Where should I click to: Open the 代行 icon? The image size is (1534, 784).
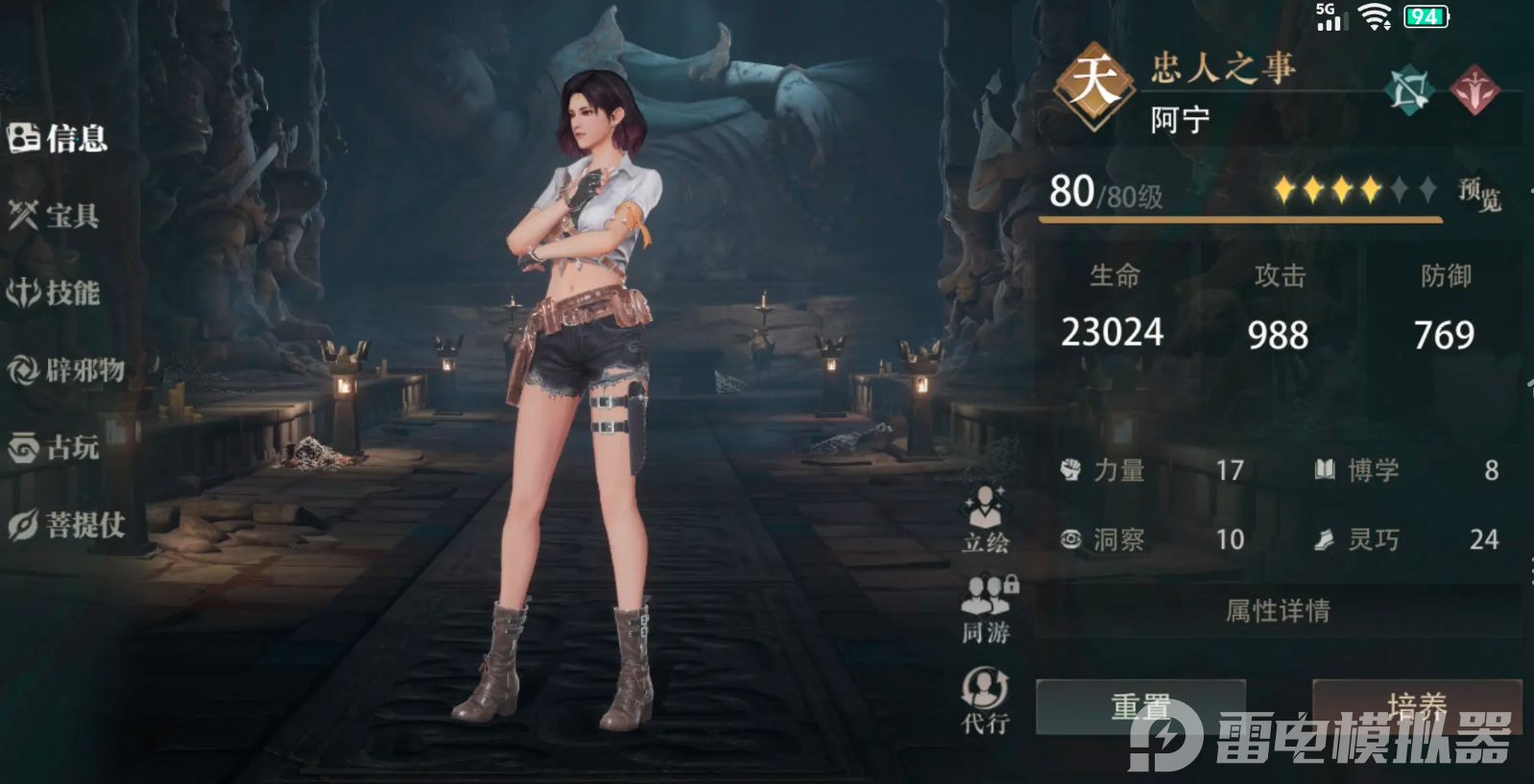point(985,701)
